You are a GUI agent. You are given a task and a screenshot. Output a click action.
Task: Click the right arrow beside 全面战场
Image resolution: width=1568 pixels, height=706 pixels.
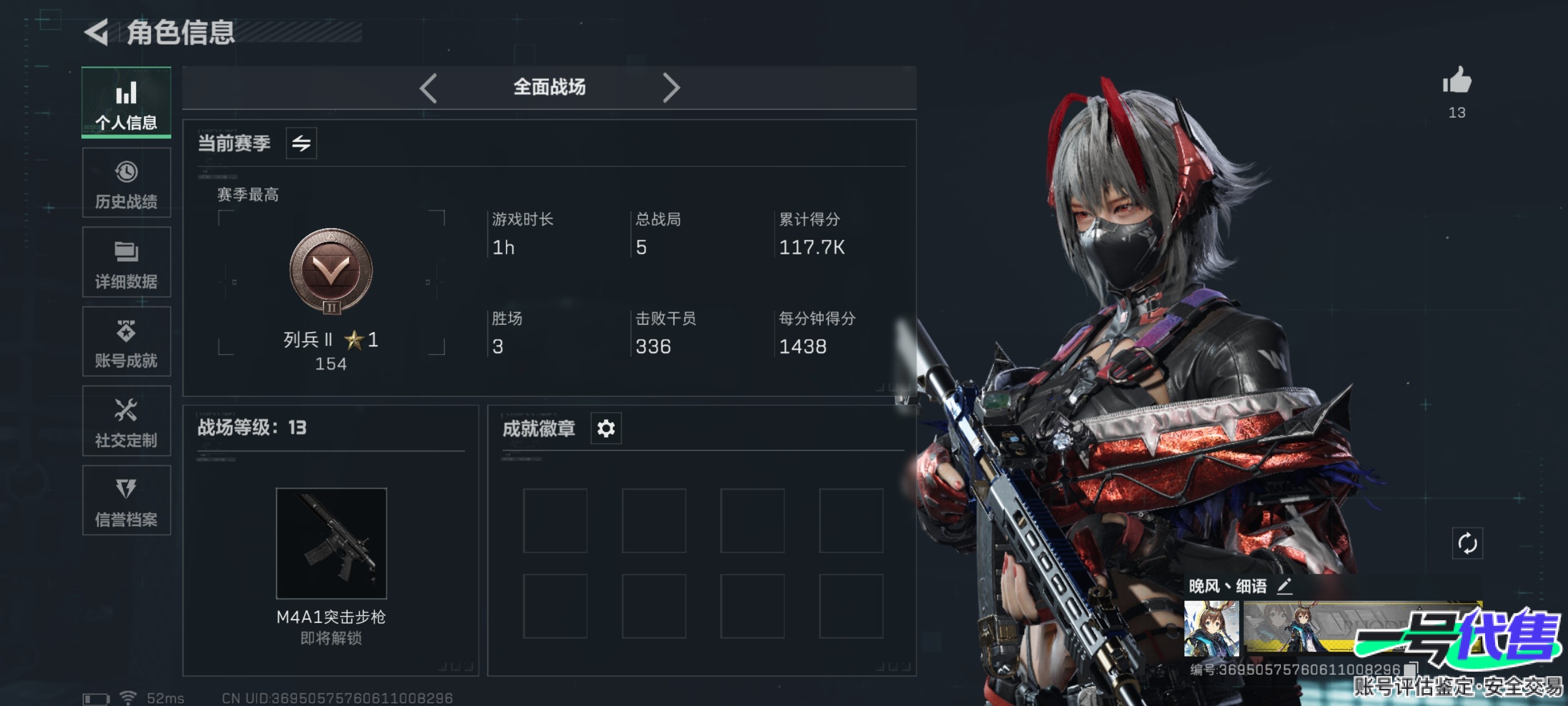[x=670, y=89]
